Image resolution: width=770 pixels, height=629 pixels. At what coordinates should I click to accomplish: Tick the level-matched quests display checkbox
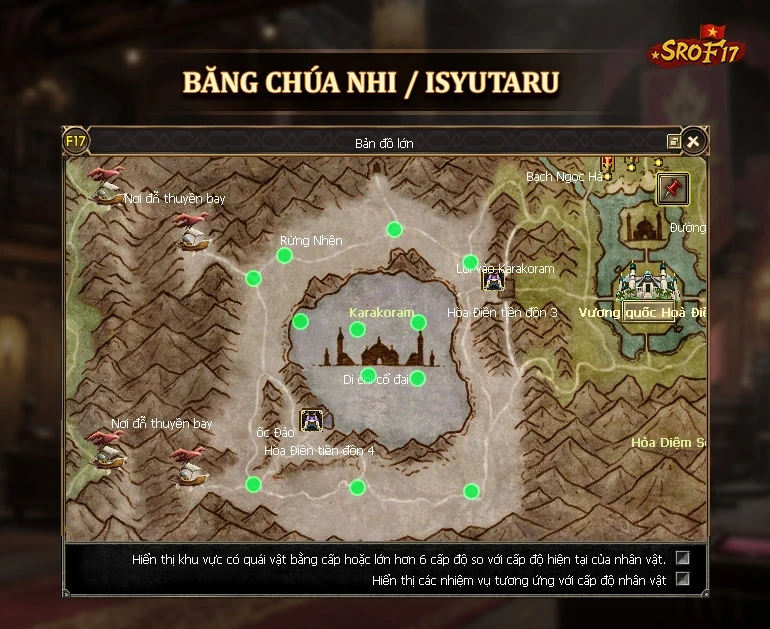(683, 578)
